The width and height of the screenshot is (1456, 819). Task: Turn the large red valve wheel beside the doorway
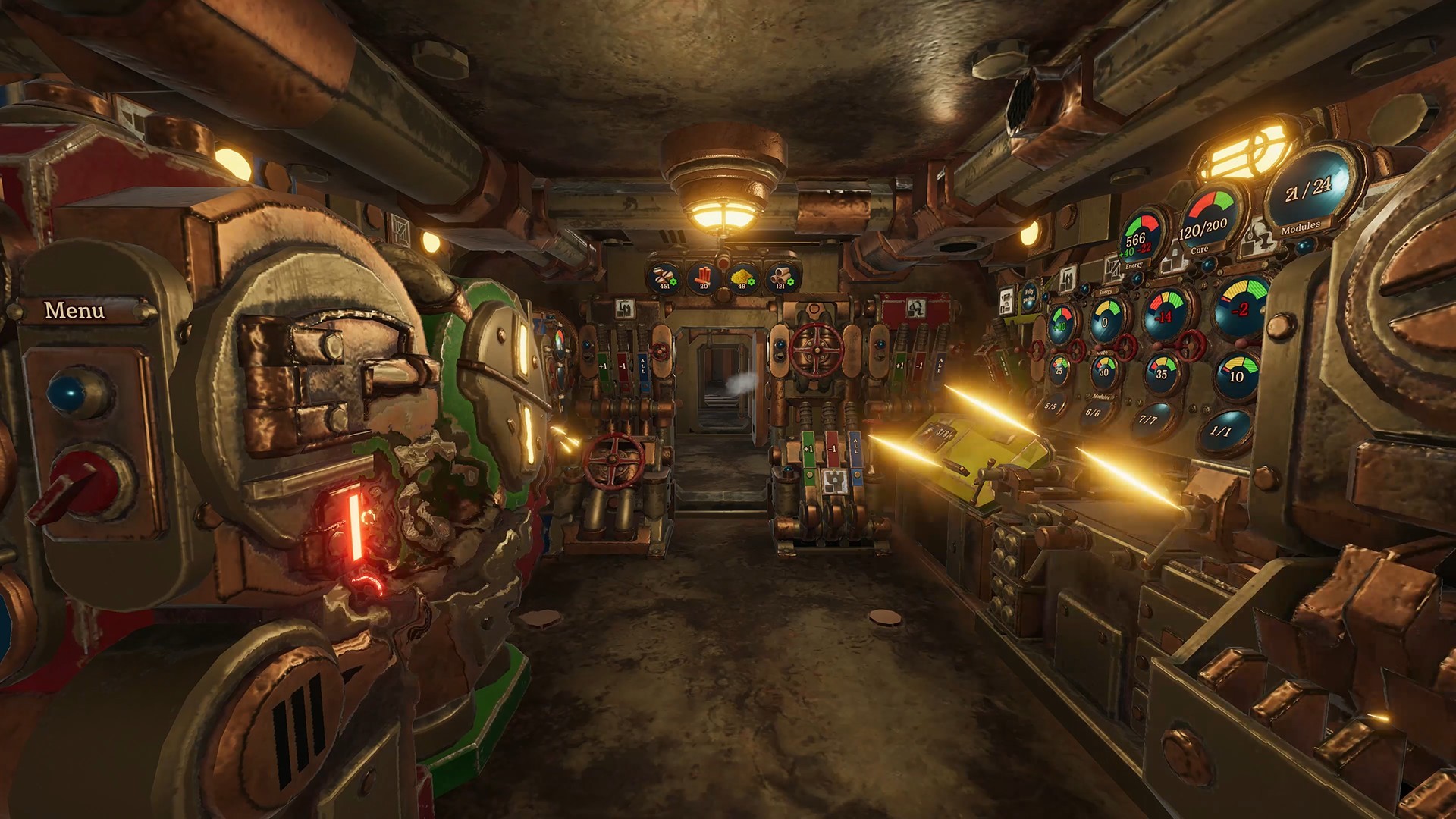click(817, 351)
